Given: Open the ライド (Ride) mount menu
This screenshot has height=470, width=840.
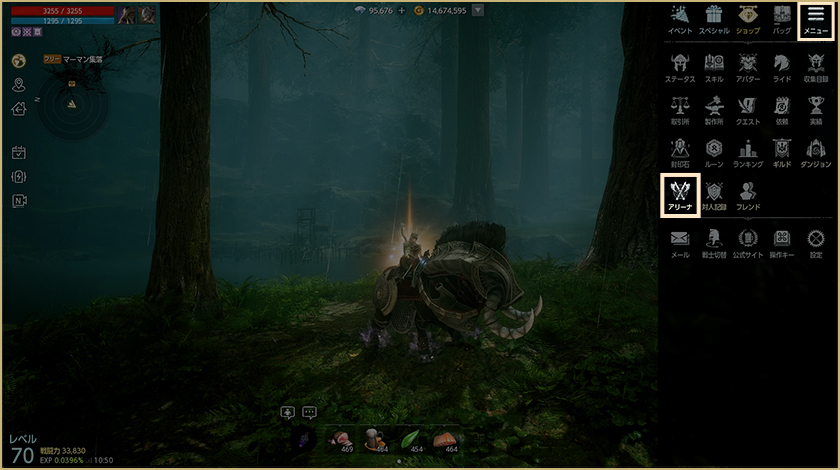Looking at the screenshot, I should [782, 67].
